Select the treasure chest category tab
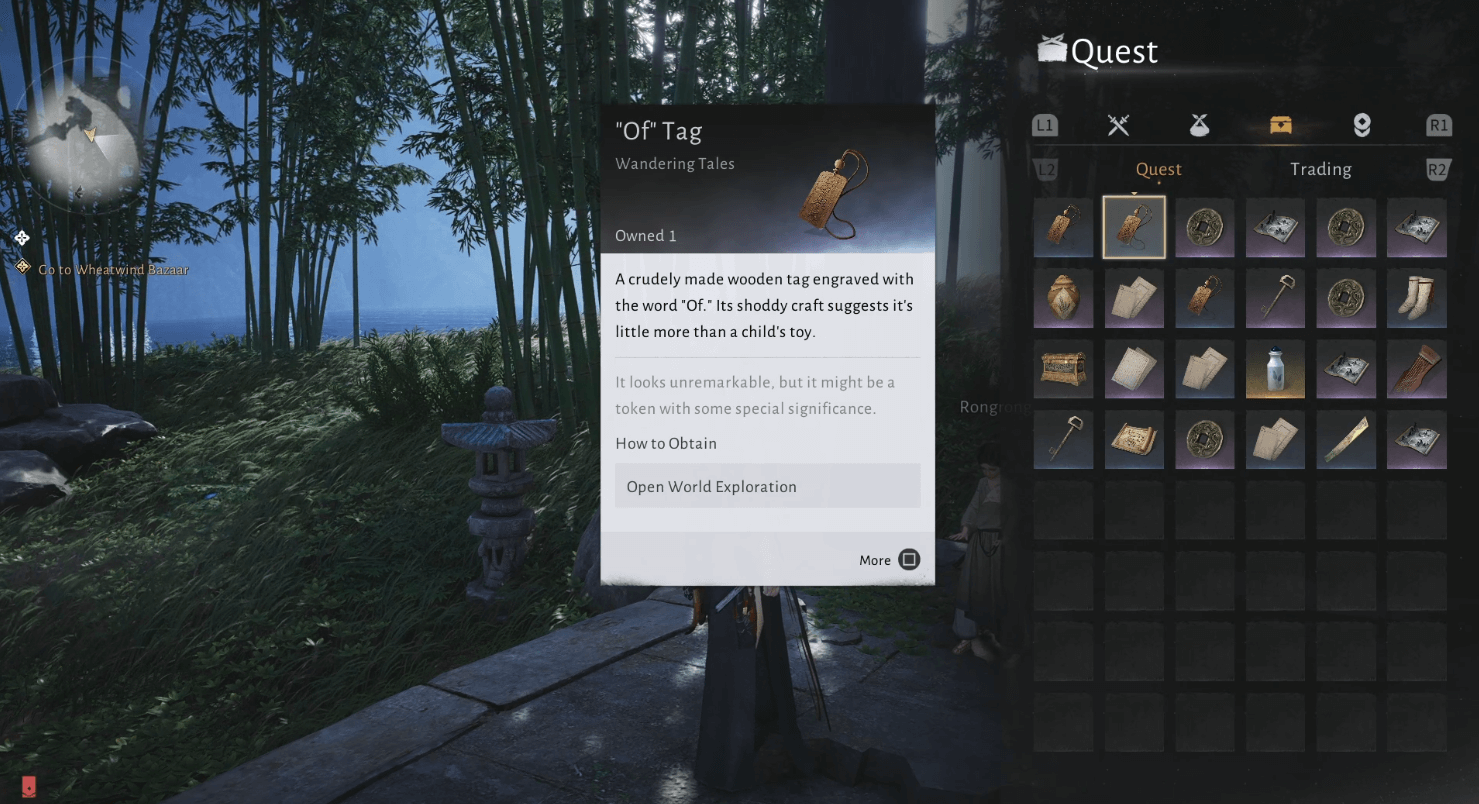Image resolution: width=1479 pixels, height=804 pixels. pyautogui.click(x=1280, y=125)
